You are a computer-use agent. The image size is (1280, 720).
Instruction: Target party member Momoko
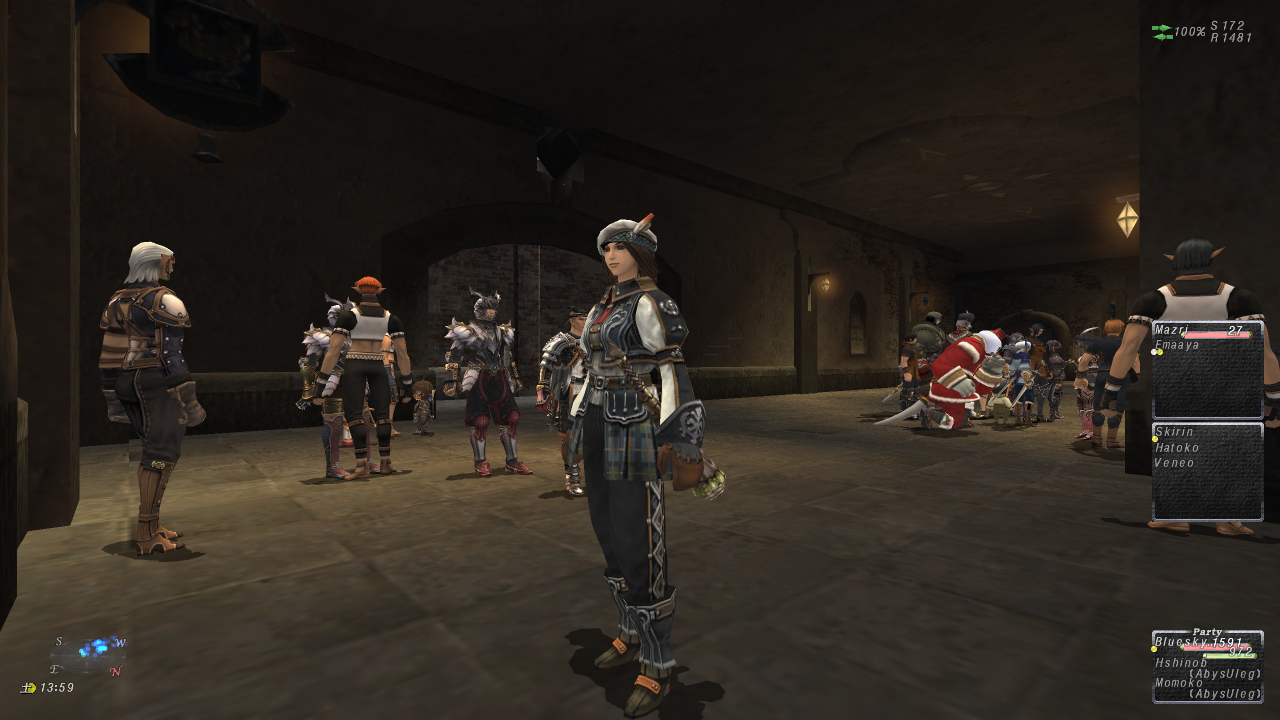click(1179, 682)
